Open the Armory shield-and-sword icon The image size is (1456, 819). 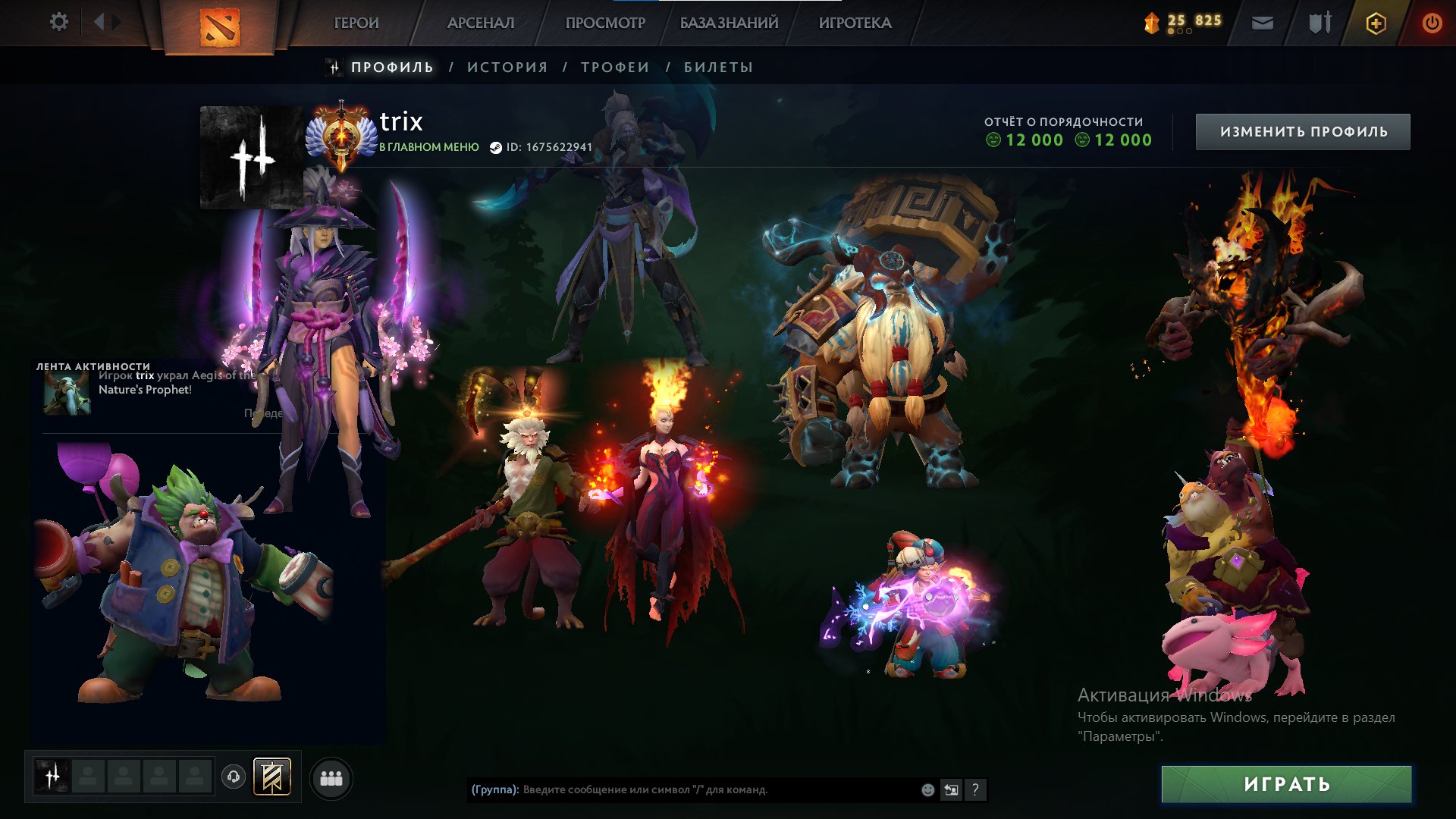click(x=1319, y=22)
